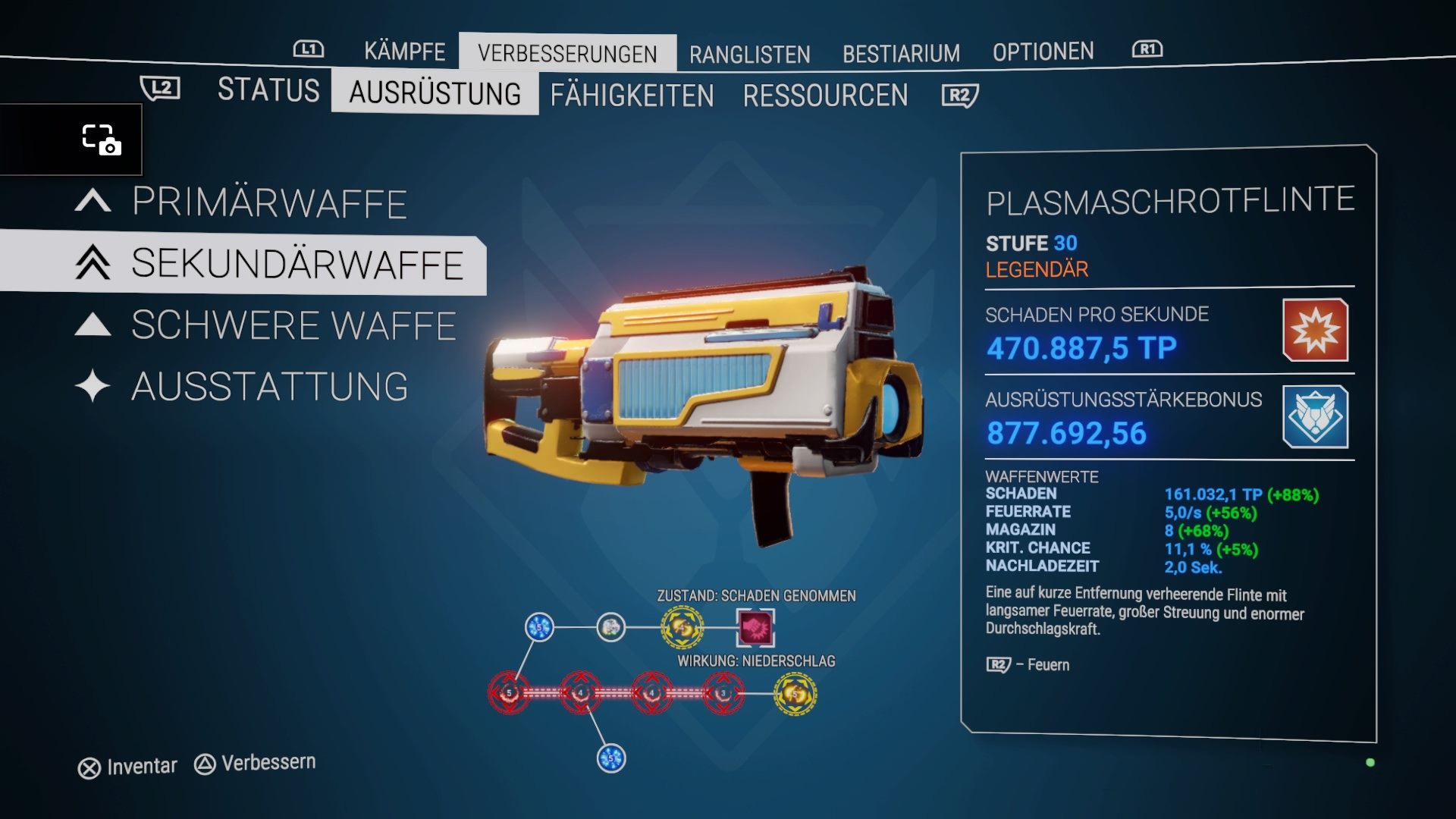Open the RANGLISTEN tab
The width and height of the screenshot is (1456, 819).
coord(749,54)
